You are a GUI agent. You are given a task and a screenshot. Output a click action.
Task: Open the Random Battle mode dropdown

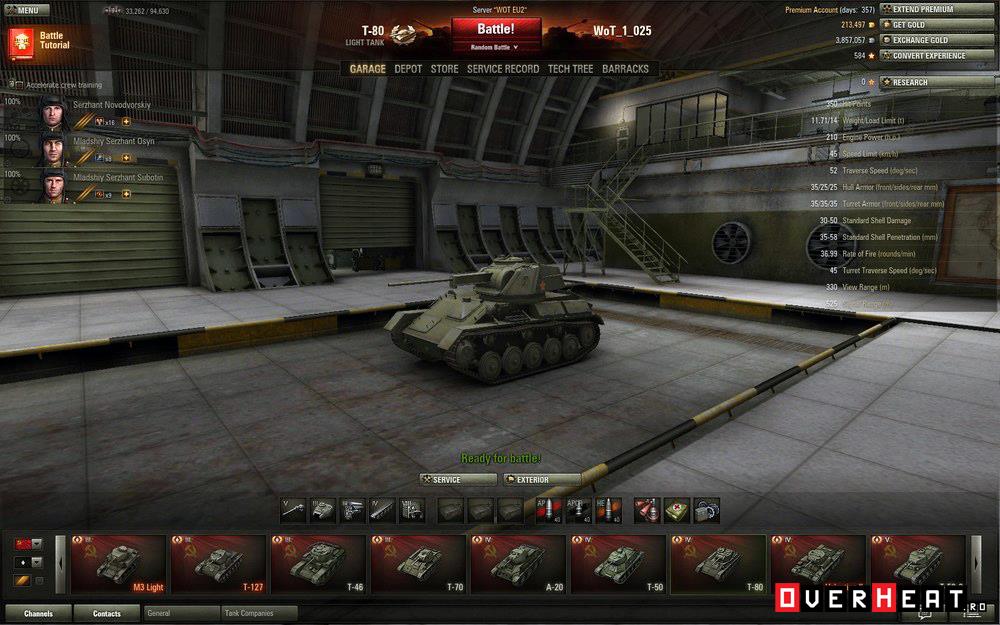[x=496, y=47]
